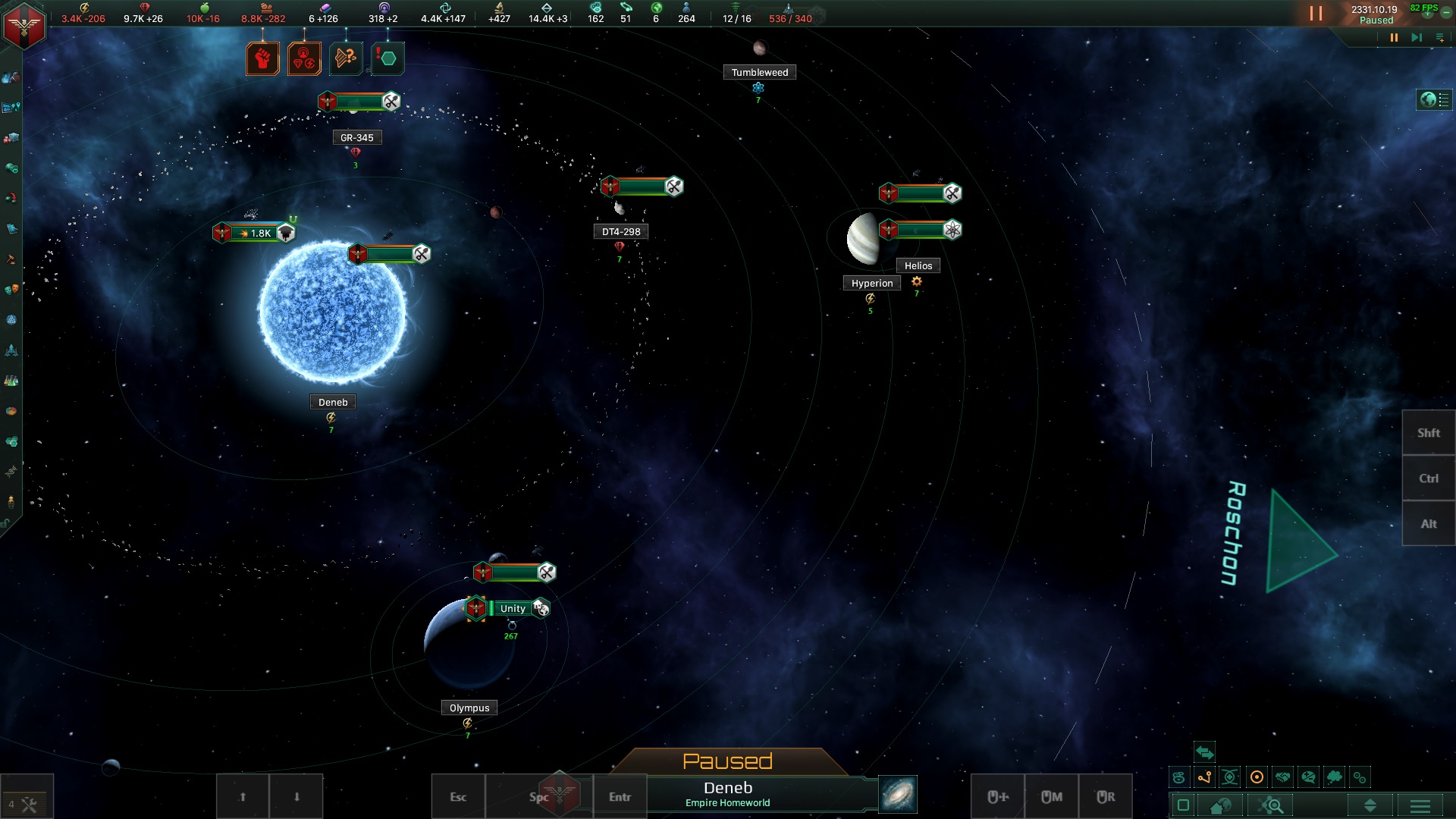The width and height of the screenshot is (1456, 819).
Task: Toggle the opinion speech-bubble map mode
Action: [x=1308, y=777]
